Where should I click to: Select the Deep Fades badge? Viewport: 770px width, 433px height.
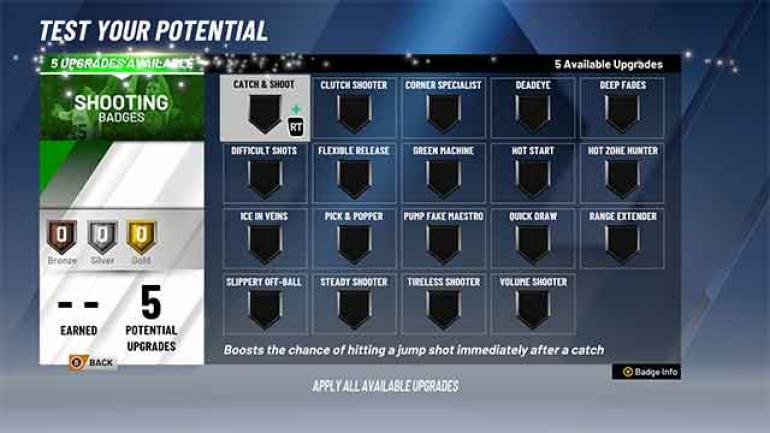point(622,109)
